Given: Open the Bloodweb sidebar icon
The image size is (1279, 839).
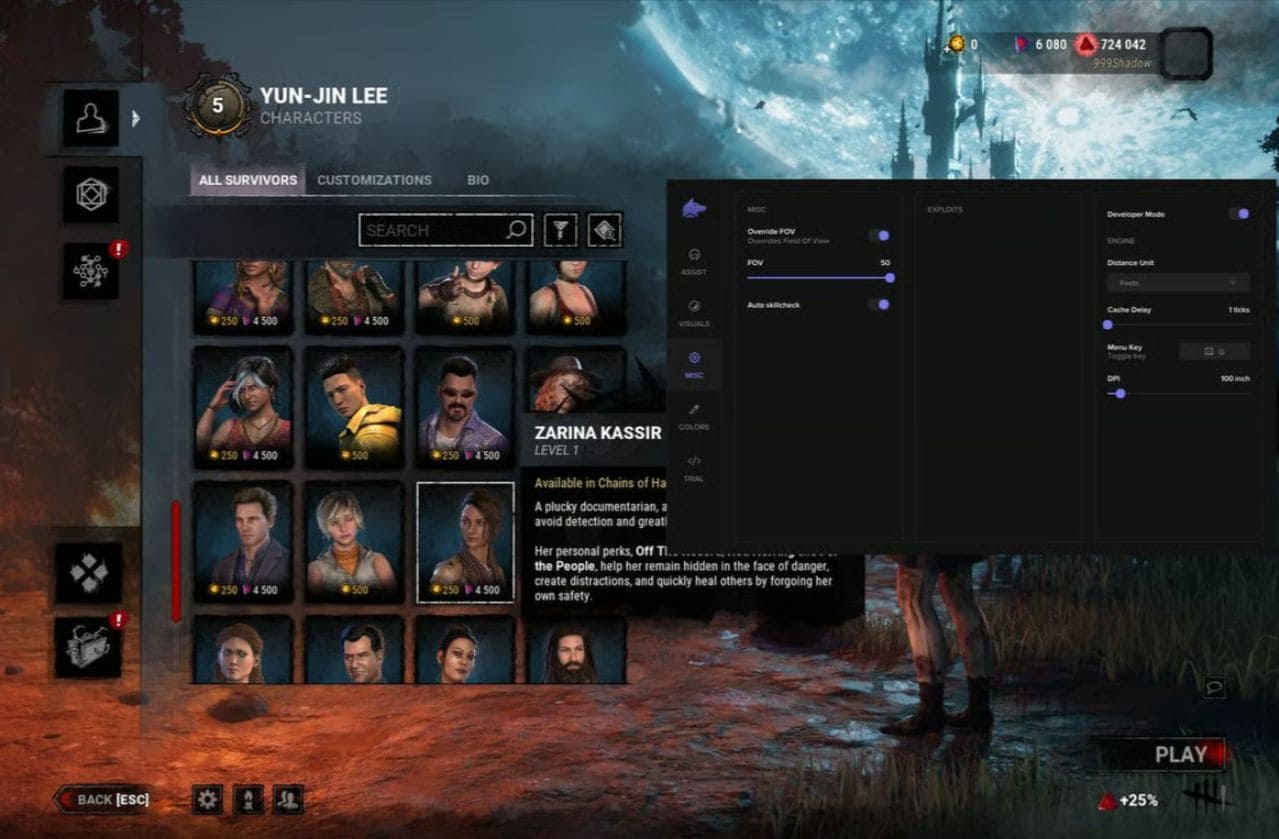Looking at the screenshot, I should click(91, 271).
